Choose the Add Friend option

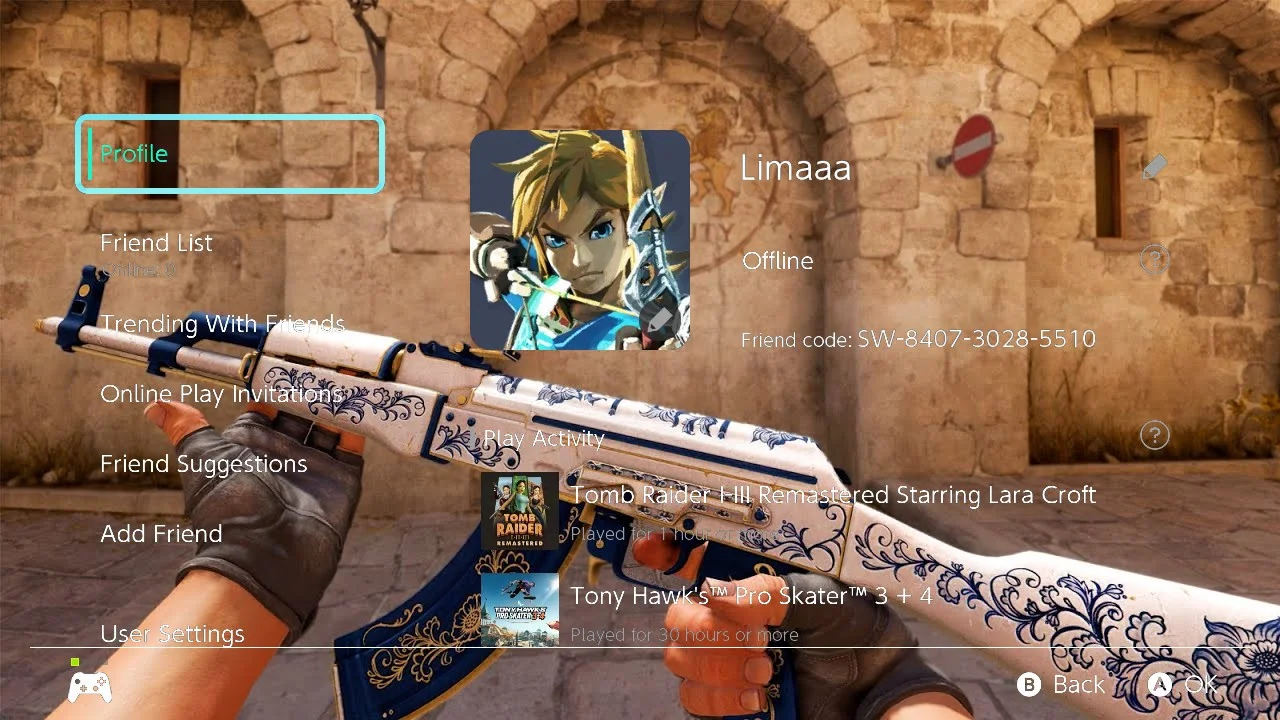(161, 534)
